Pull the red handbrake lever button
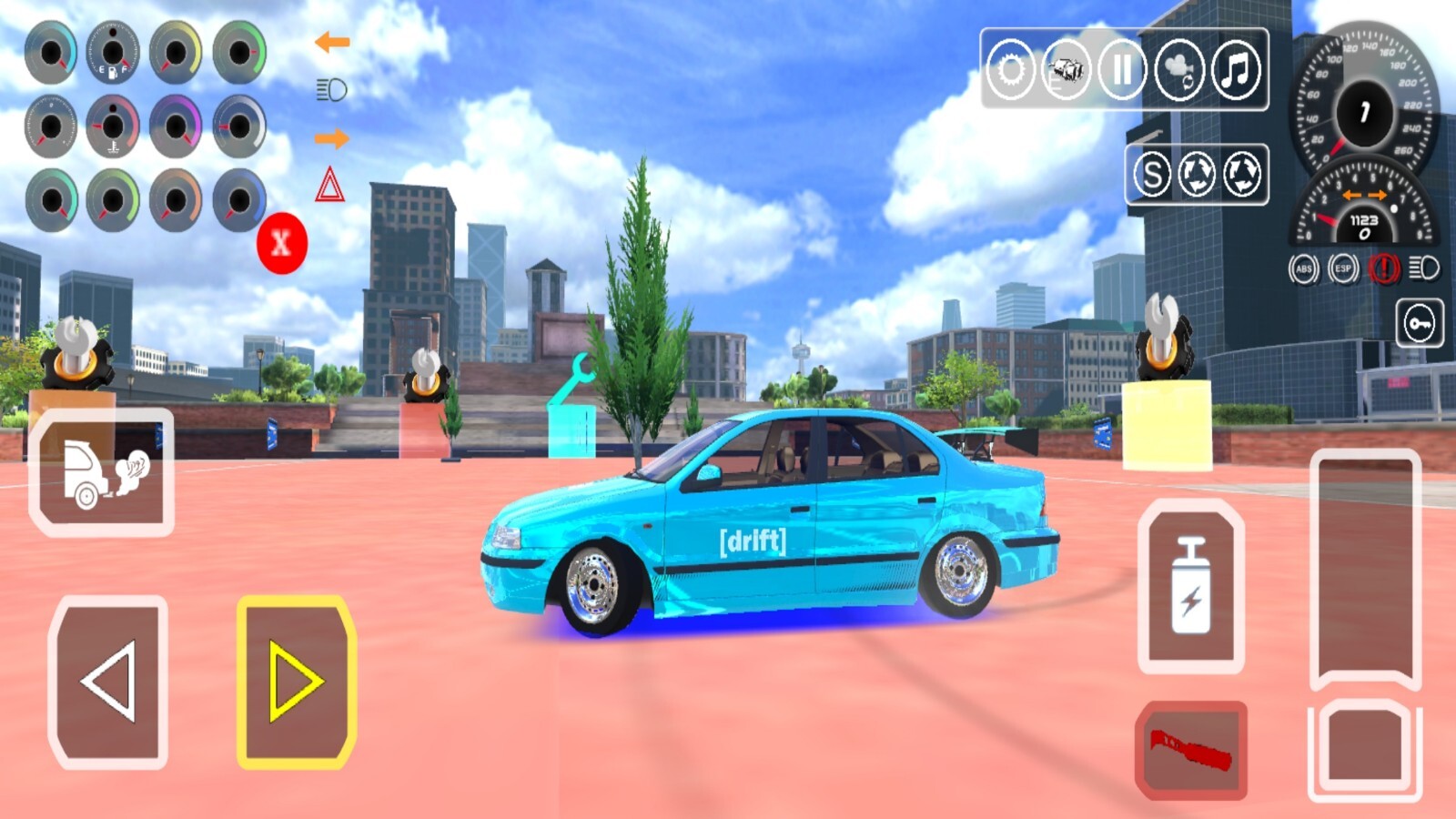 [1190, 750]
